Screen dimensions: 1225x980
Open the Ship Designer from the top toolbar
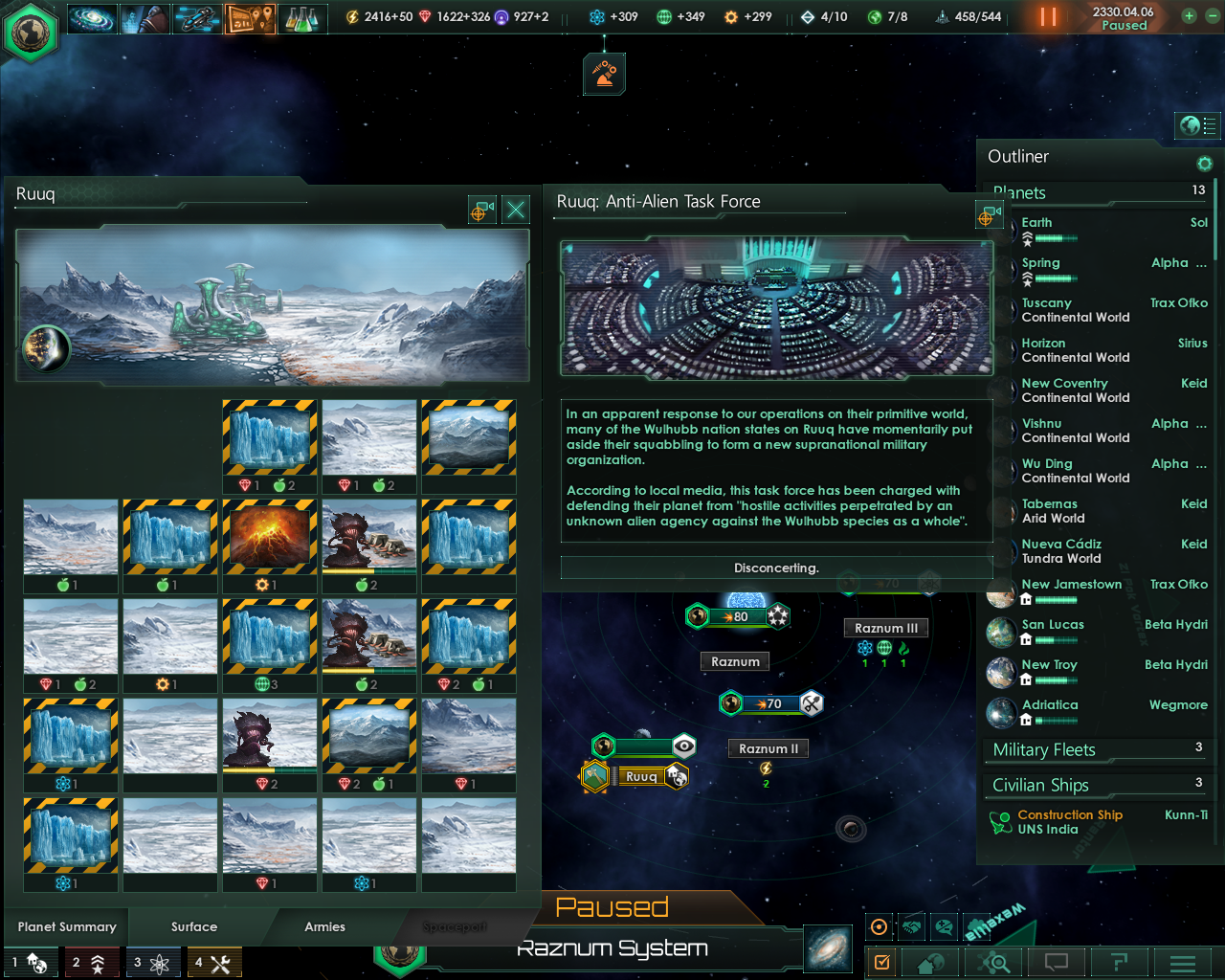[x=197, y=17]
